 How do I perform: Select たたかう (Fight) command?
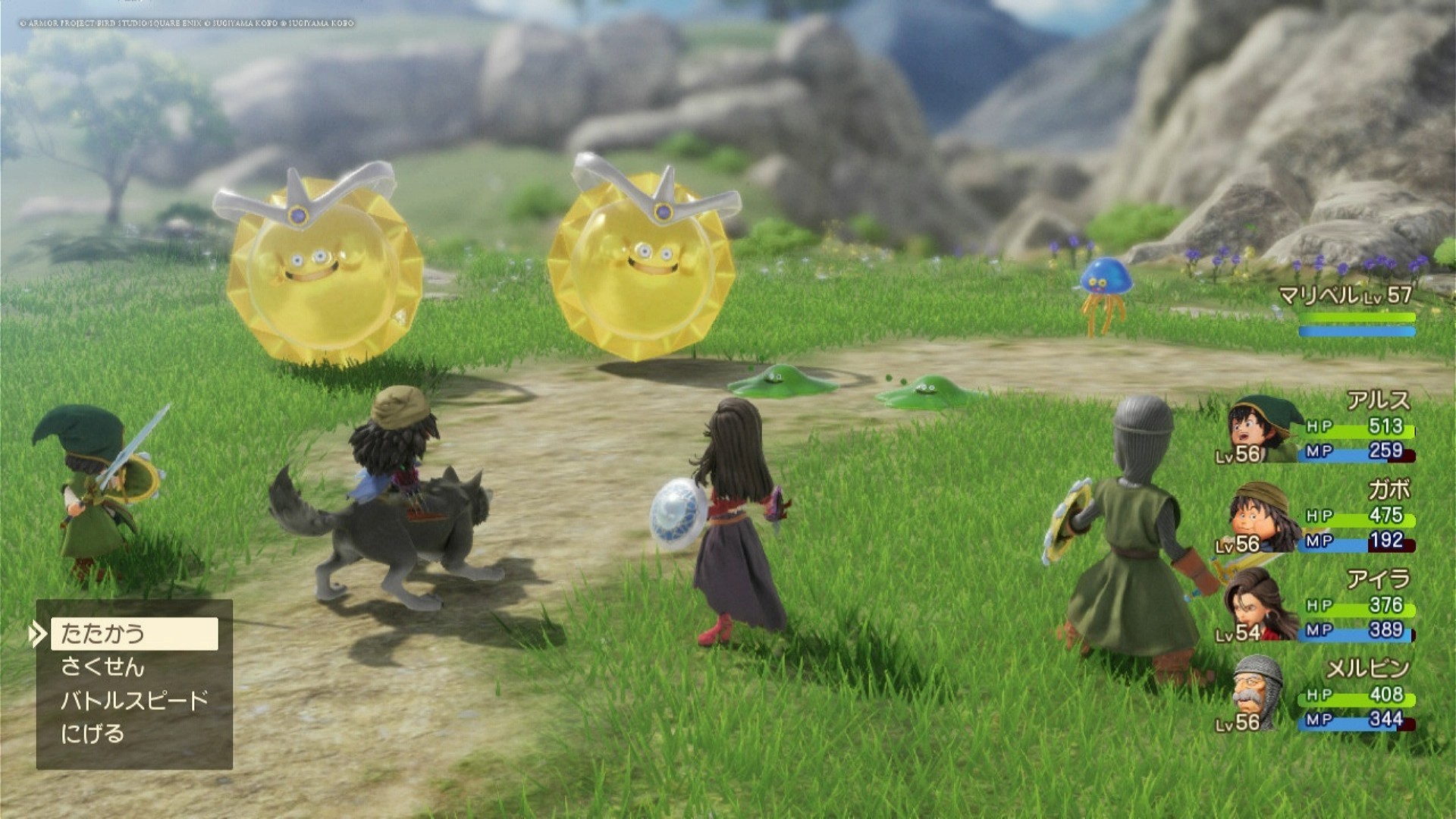pyautogui.click(x=134, y=634)
